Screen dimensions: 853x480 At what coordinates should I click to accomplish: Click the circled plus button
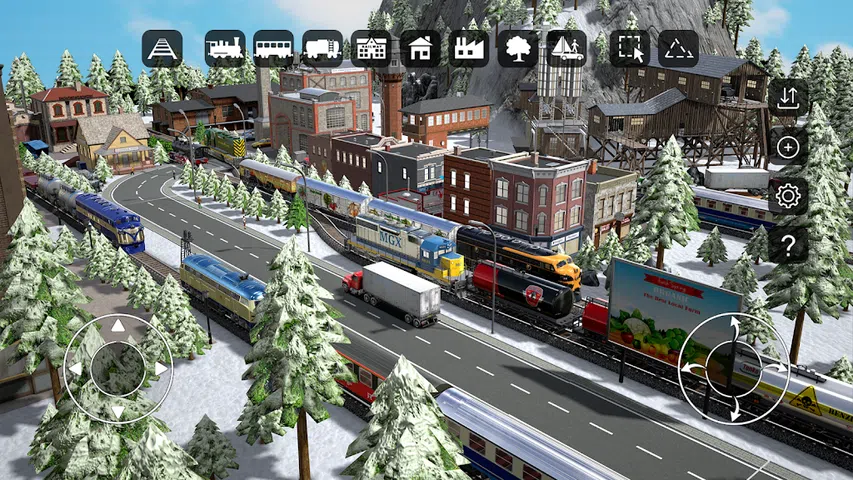tap(788, 147)
